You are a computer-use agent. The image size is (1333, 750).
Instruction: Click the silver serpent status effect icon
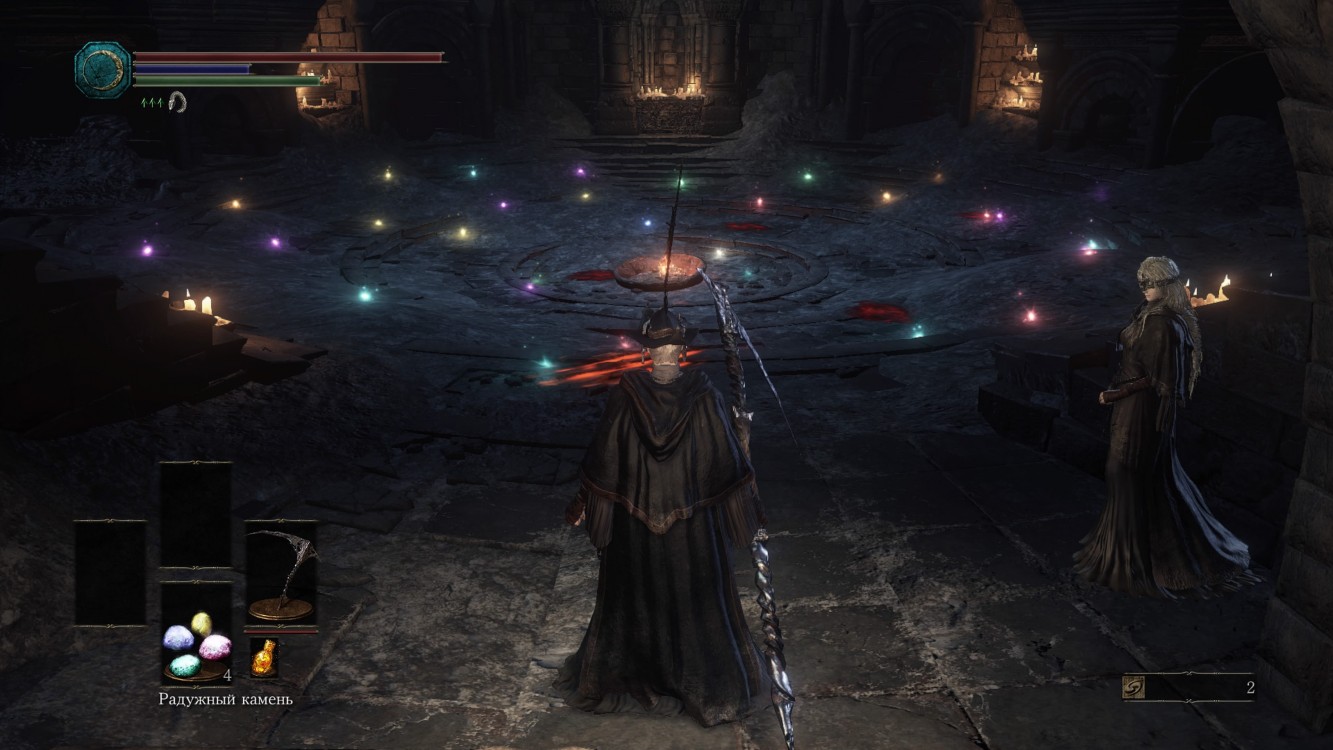177,100
